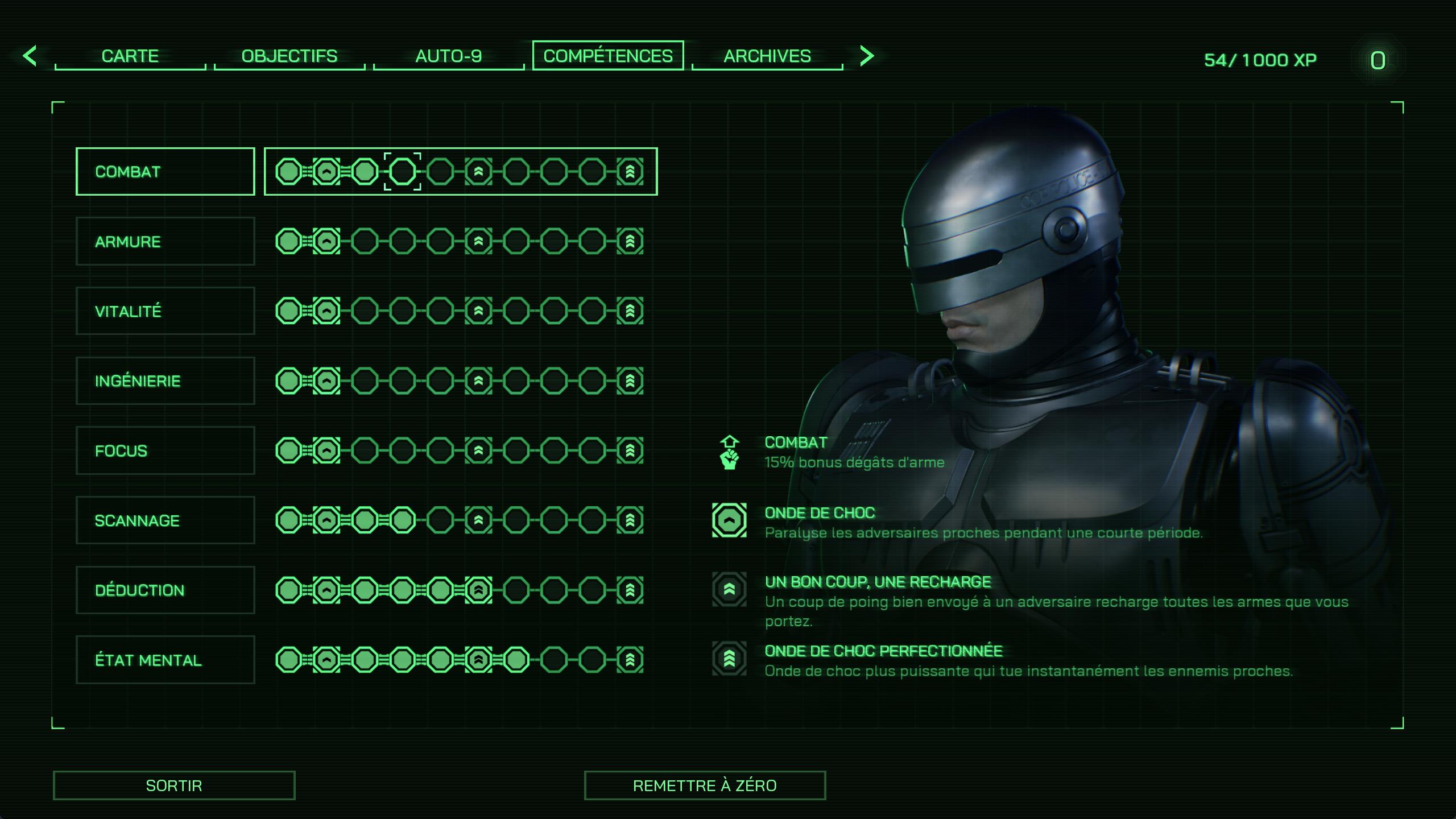The image size is (1456, 819).
Task: Expand the État Mental skill row
Action: (x=164, y=659)
